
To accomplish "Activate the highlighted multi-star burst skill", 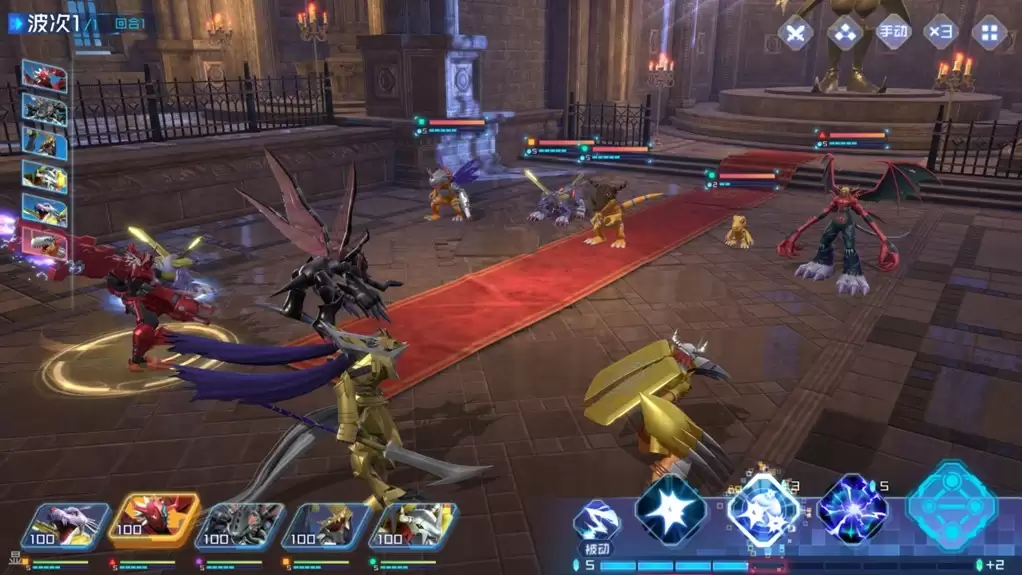I will click(763, 509).
